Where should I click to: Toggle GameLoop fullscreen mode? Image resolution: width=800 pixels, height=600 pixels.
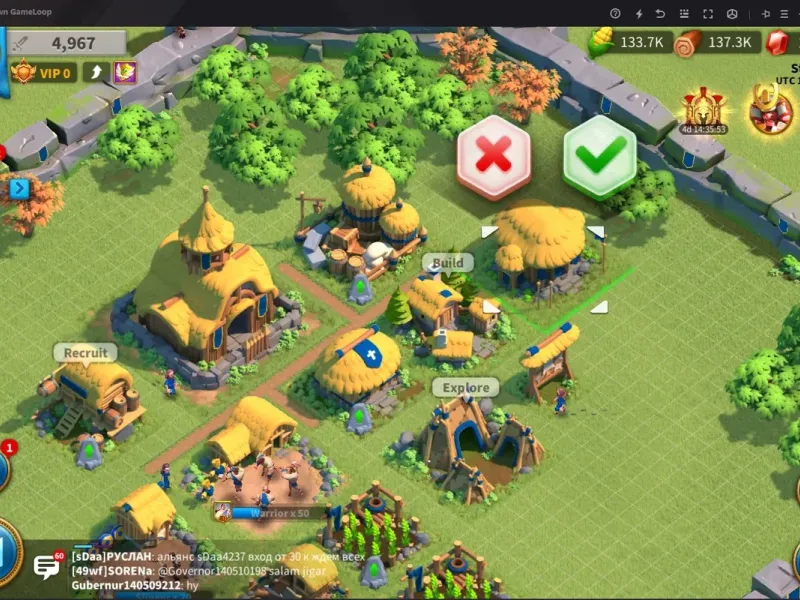(708, 14)
